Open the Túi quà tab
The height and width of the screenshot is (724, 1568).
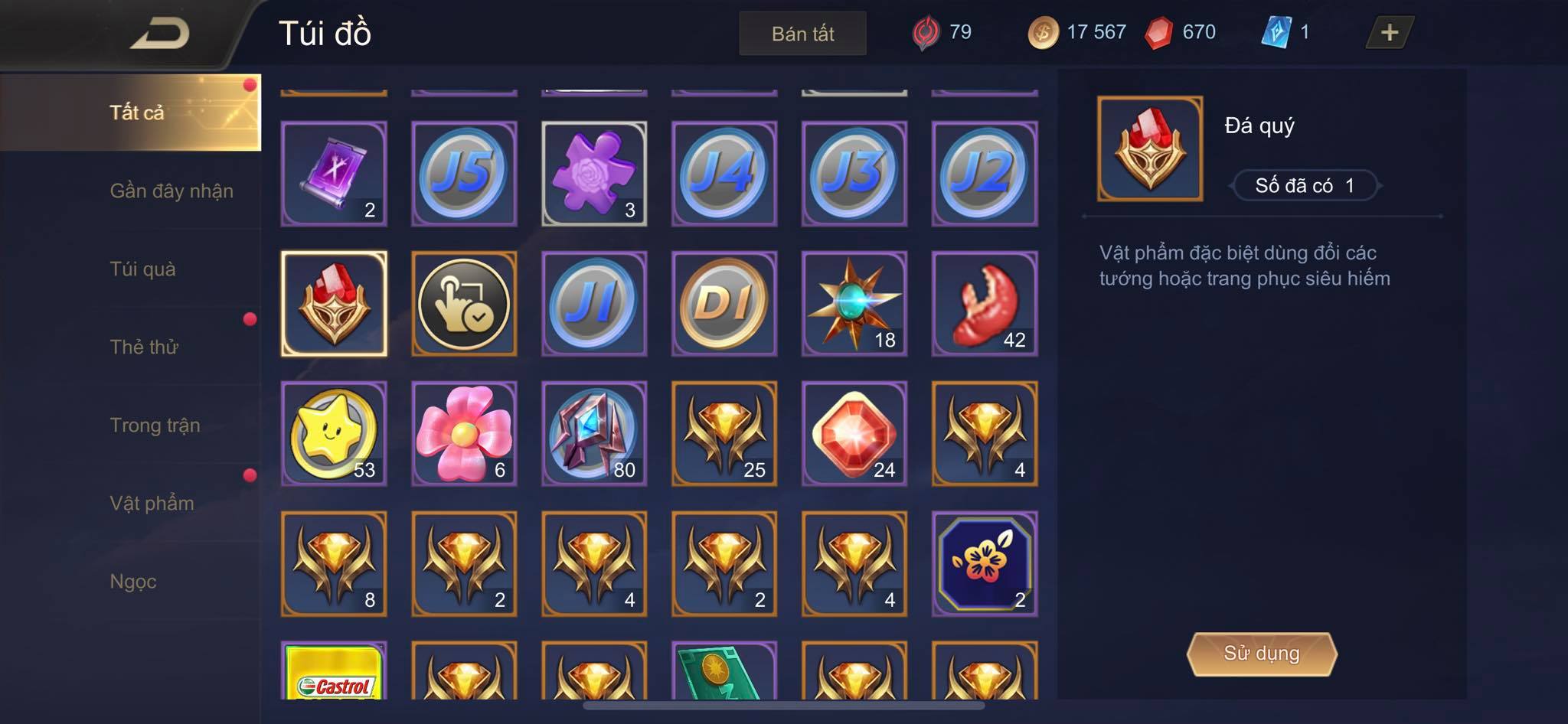[x=143, y=269]
